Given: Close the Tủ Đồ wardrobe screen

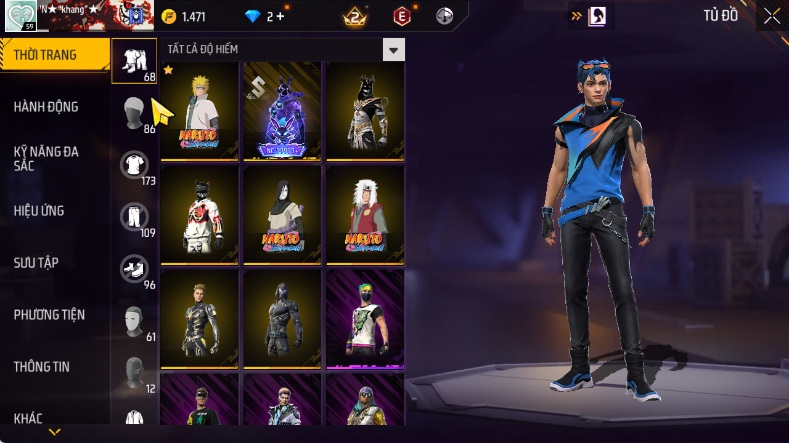Looking at the screenshot, I should (772, 16).
